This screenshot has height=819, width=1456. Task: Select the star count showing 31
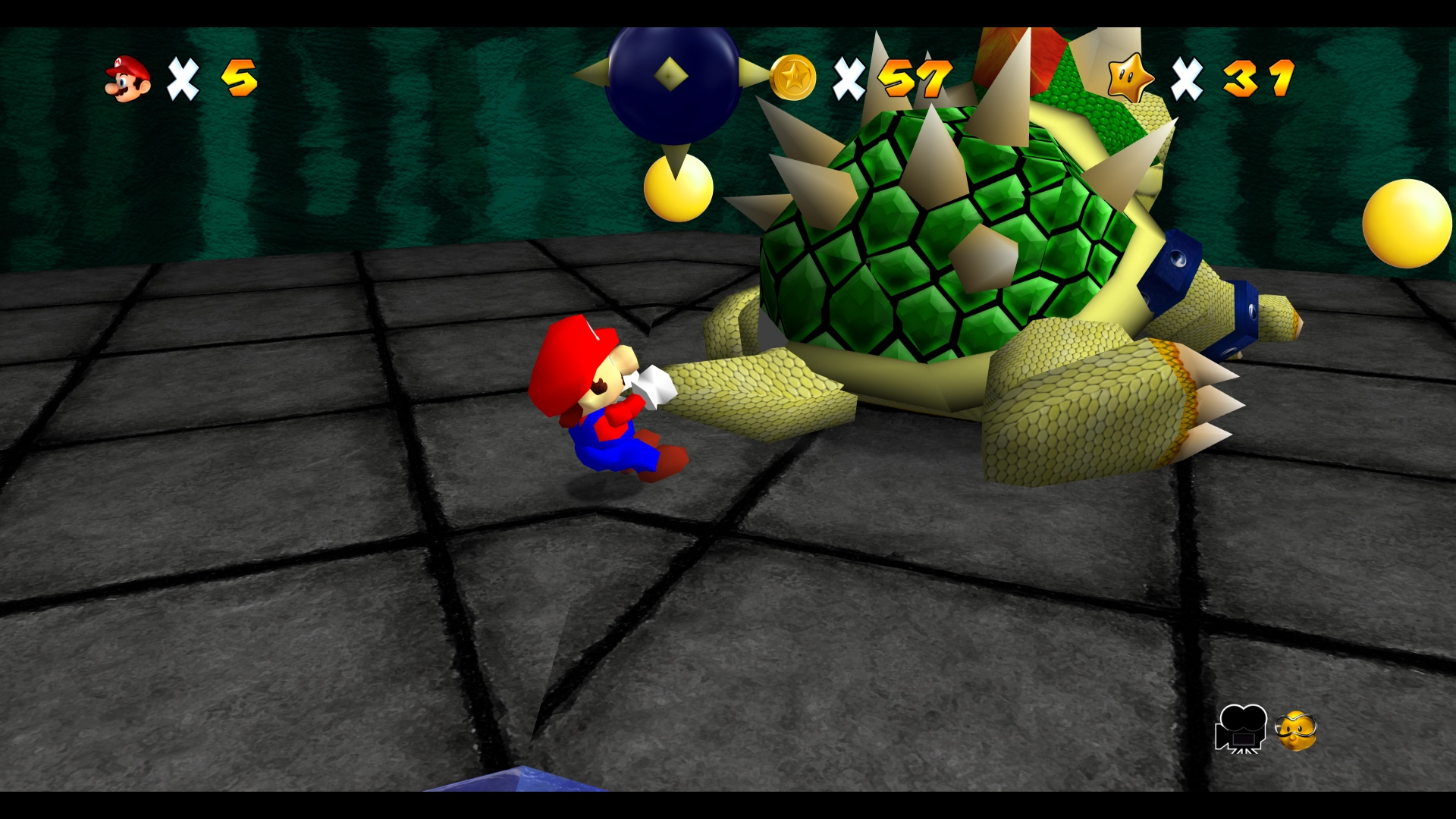1259,77
